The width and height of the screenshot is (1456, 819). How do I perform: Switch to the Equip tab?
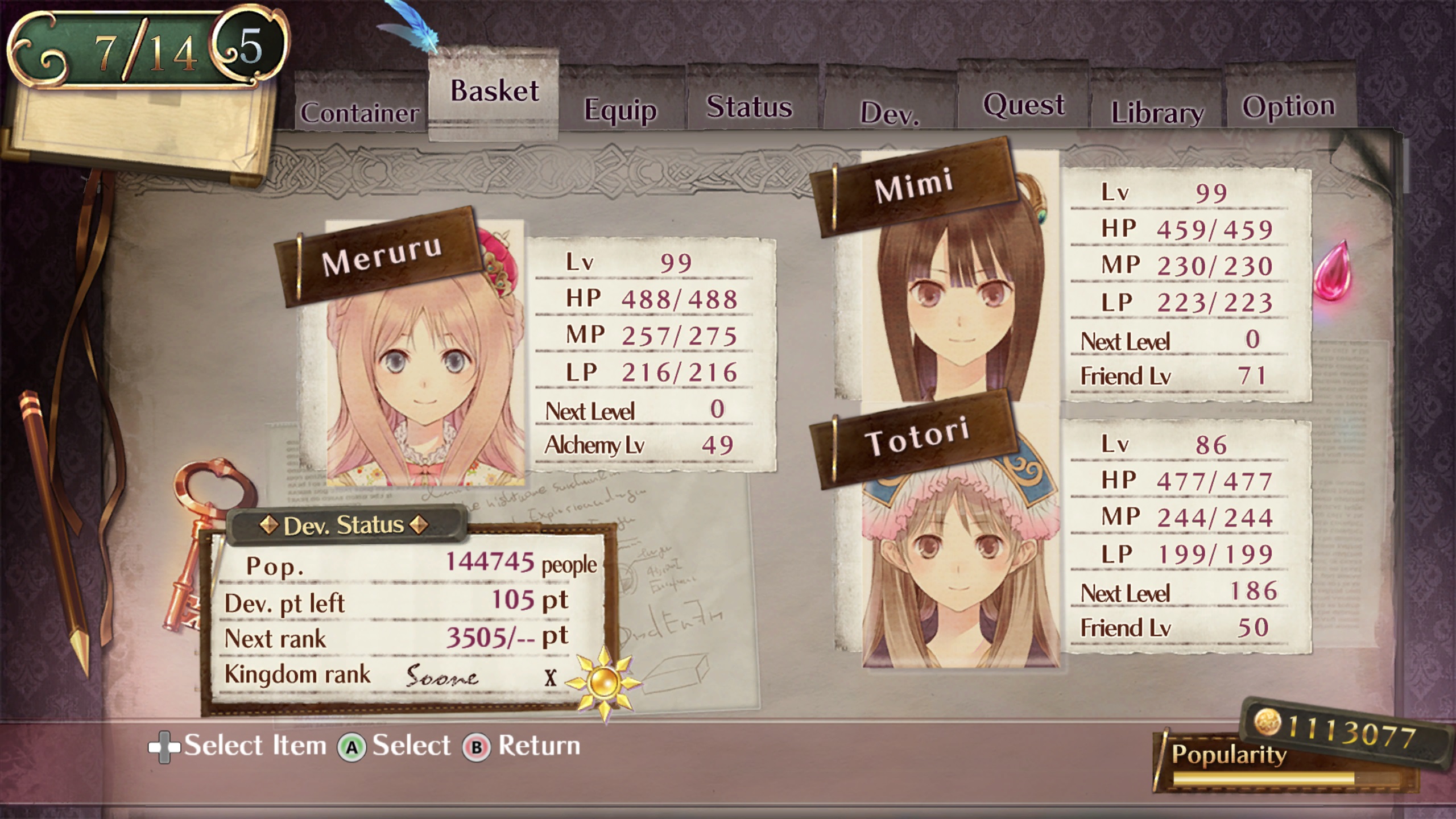621,109
